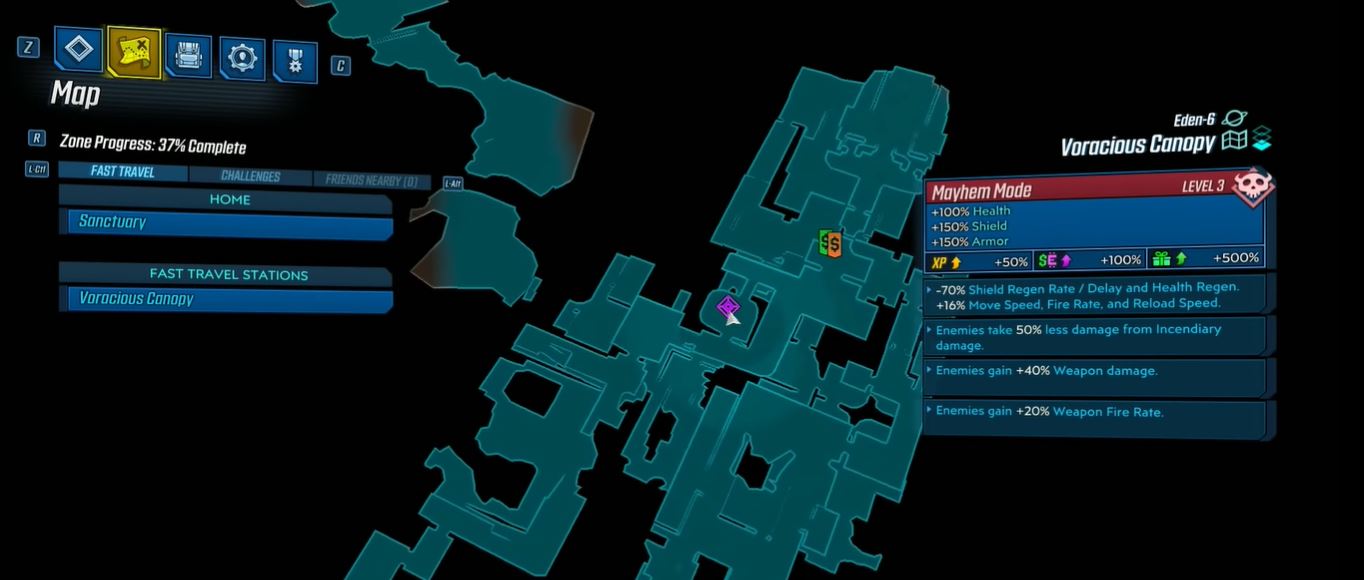The image size is (1364, 580).
Task: Open the Inventory backpack tab
Action: [x=187, y=57]
